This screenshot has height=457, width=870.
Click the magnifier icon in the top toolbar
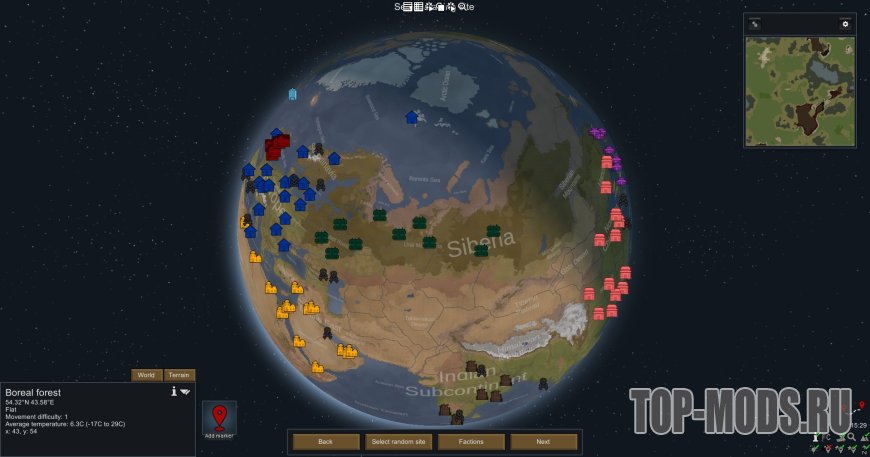click(x=463, y=7)
